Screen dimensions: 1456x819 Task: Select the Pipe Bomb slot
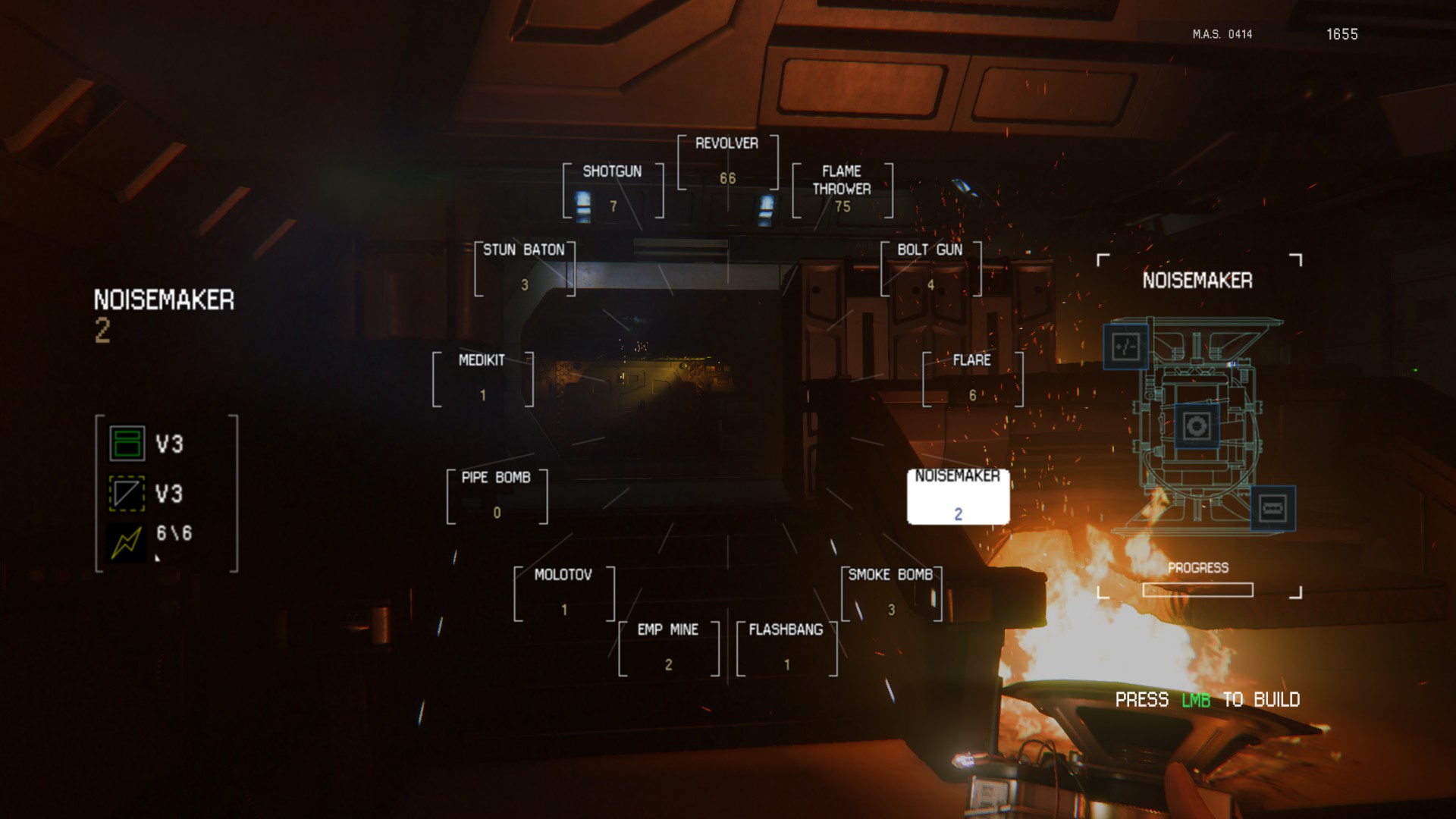497,496
